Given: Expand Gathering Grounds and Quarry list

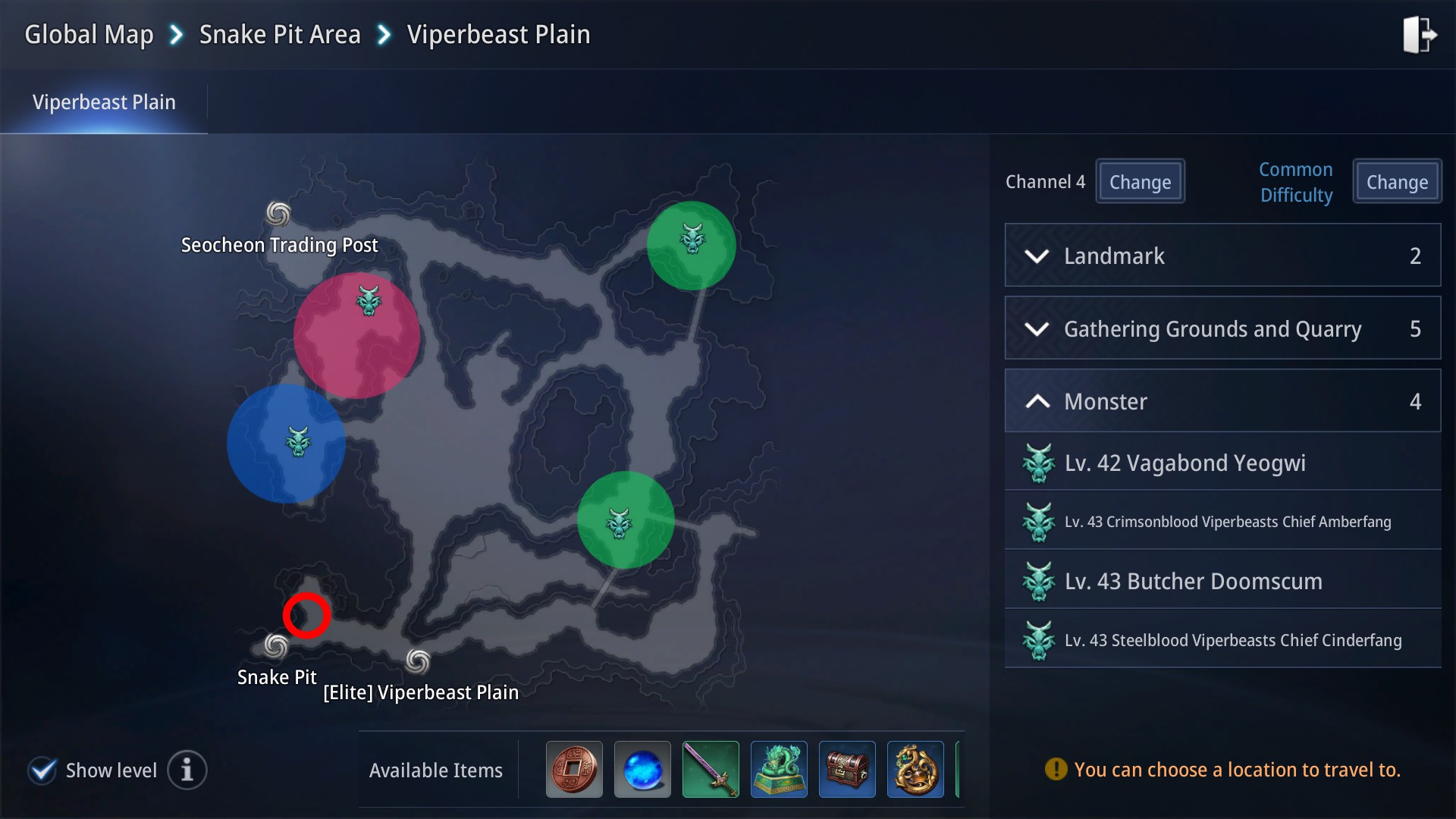Looking at the screenshot, I should click(1222, 328).
